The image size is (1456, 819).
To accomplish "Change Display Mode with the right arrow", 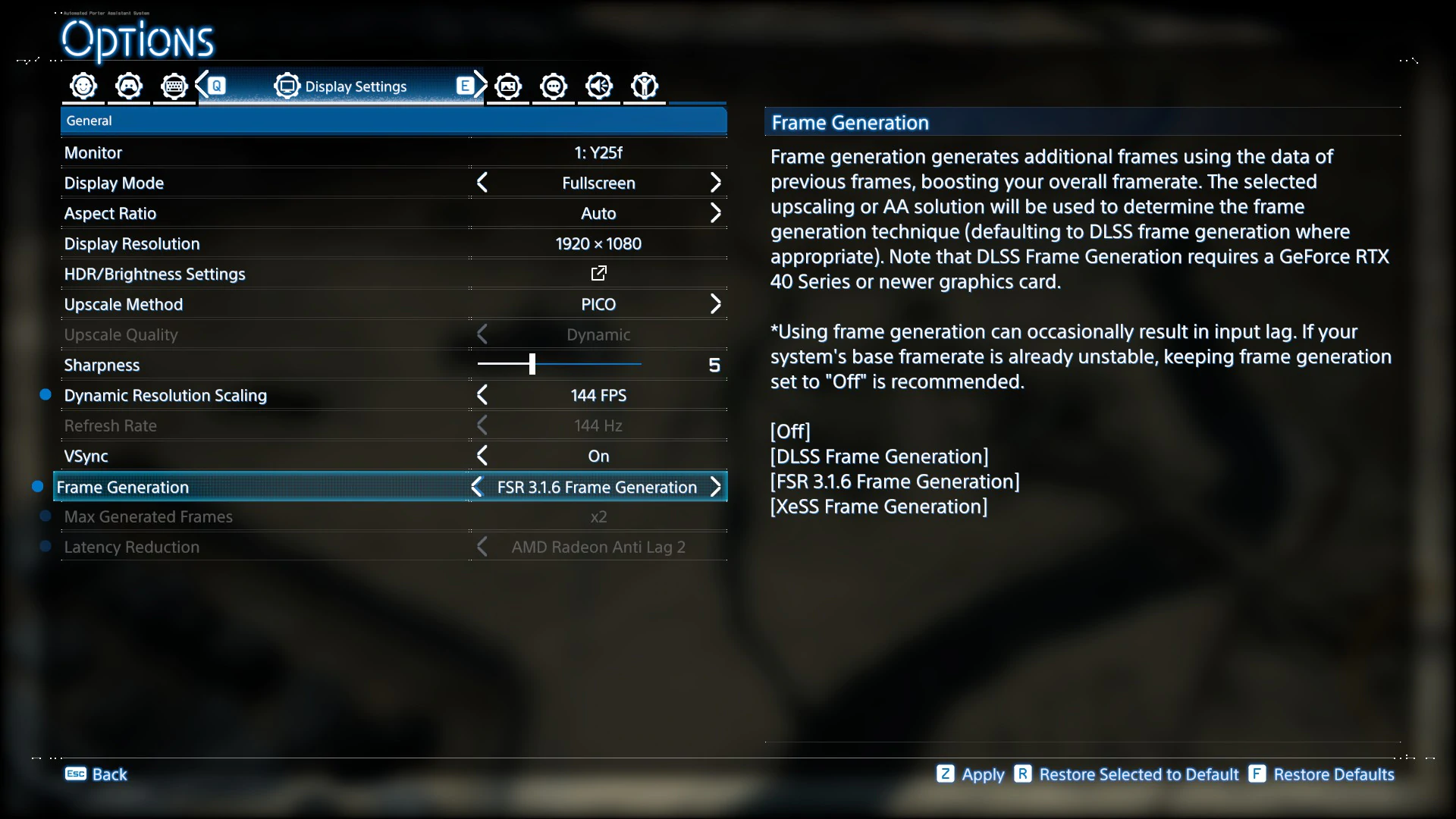I will [x=715, y=183].
